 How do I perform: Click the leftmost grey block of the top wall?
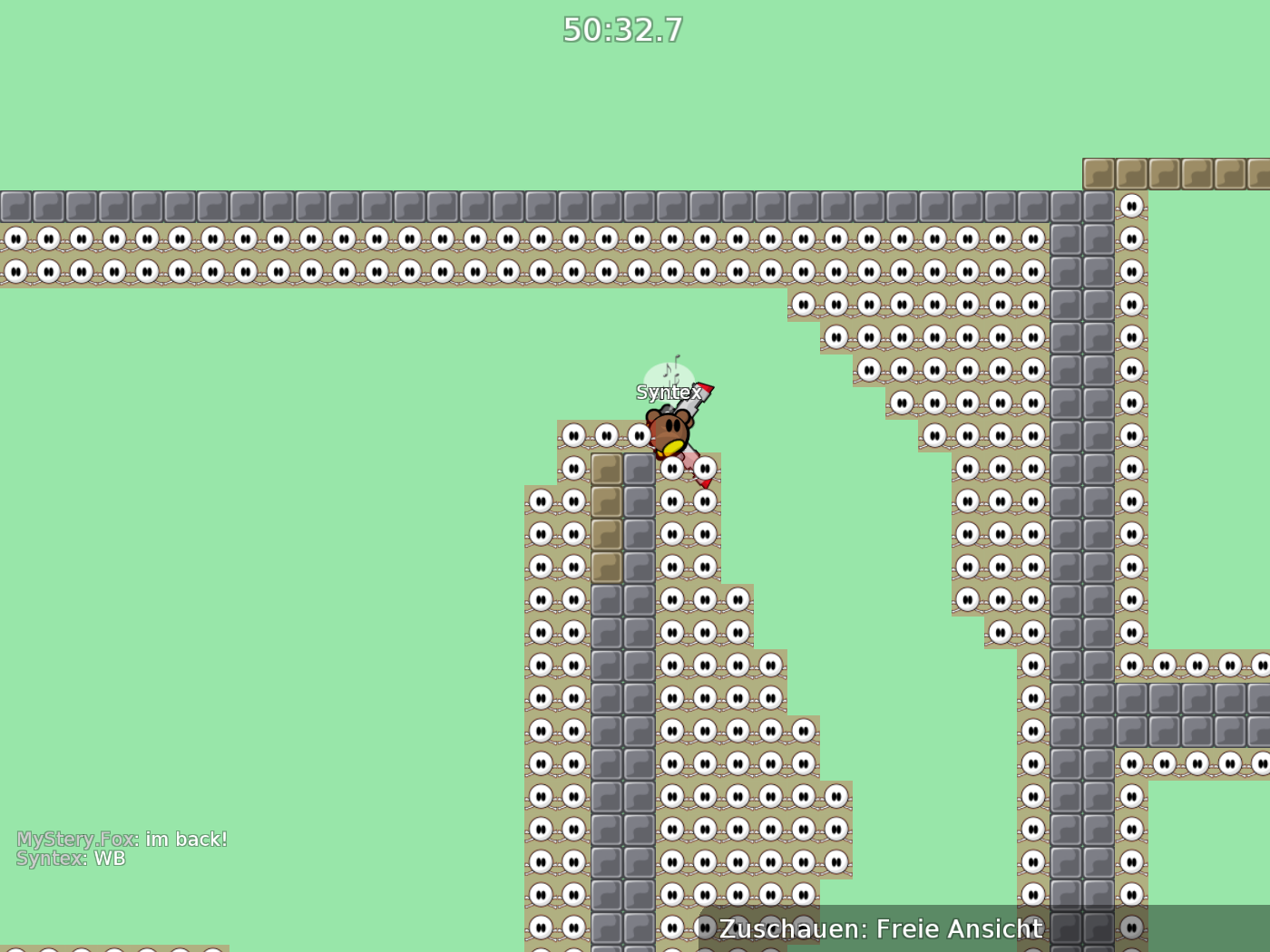click(15, 205)
